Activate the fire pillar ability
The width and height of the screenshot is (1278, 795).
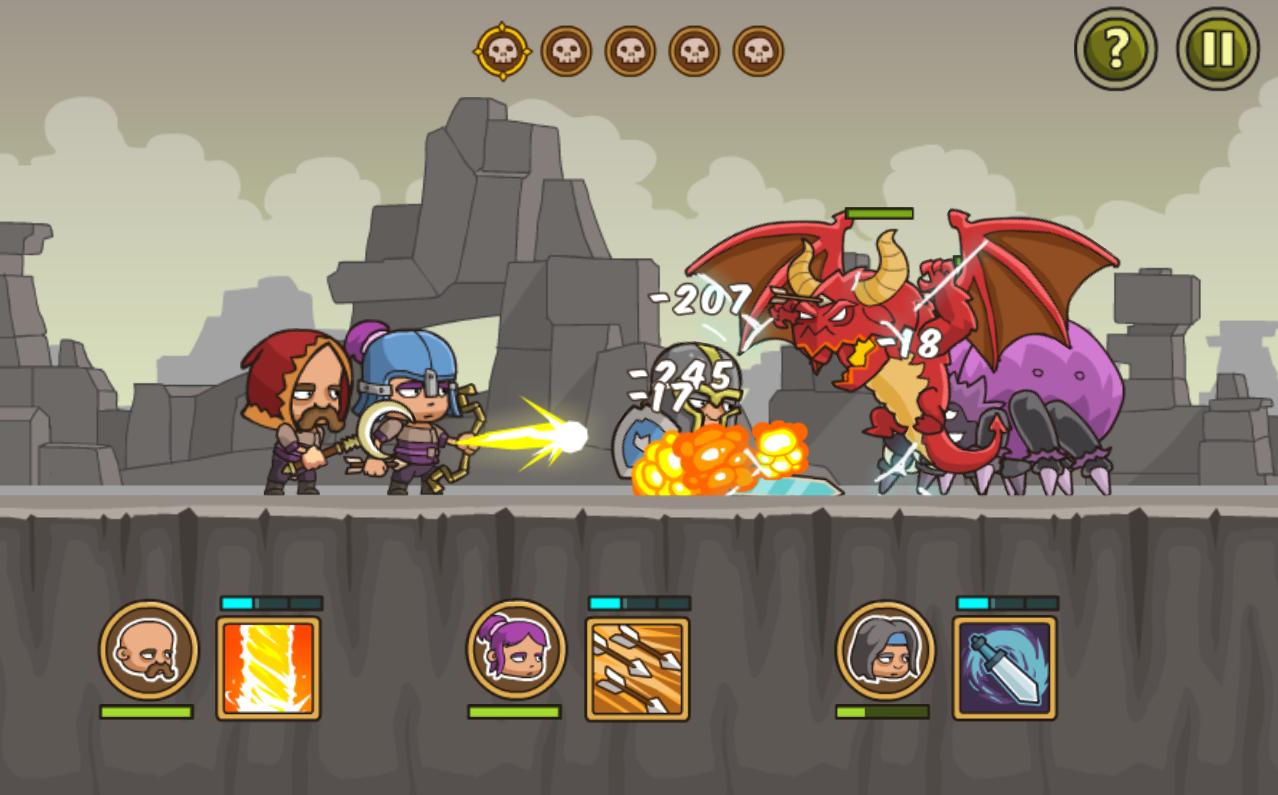(x=268, y=667)
